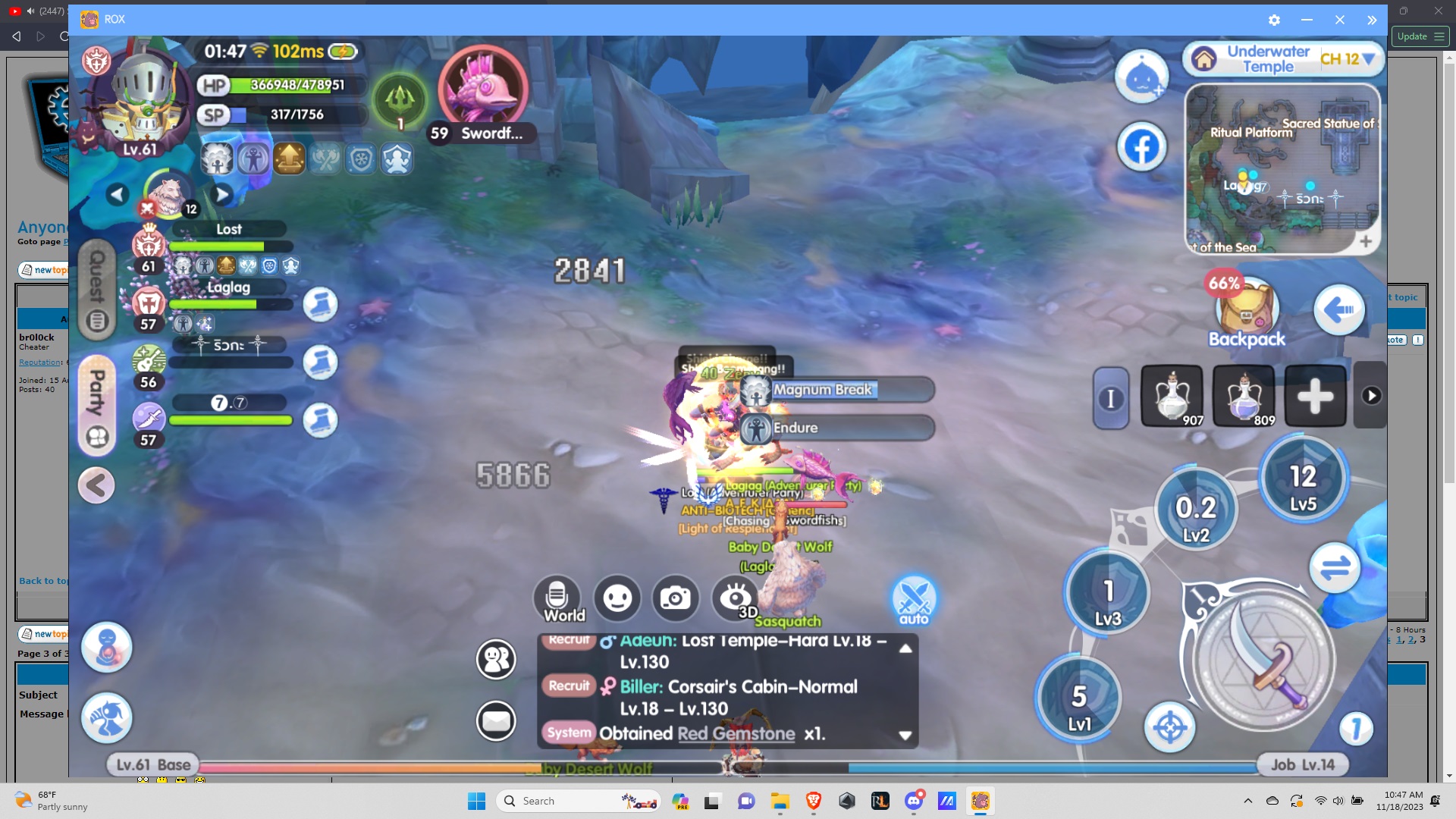Open the Quest side tab
1456x819 pixels.
pos(96,290)
